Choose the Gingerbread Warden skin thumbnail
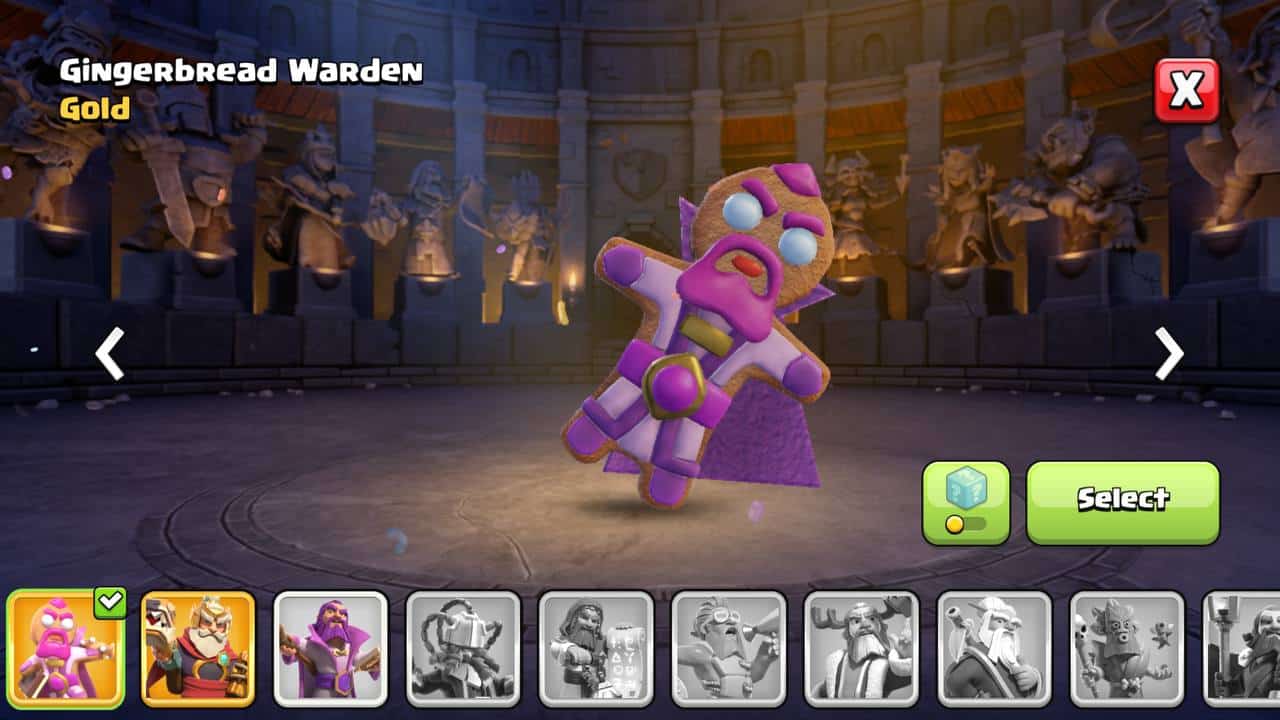Viewport: 1280px width, 720px height. [x=66, y=648]
